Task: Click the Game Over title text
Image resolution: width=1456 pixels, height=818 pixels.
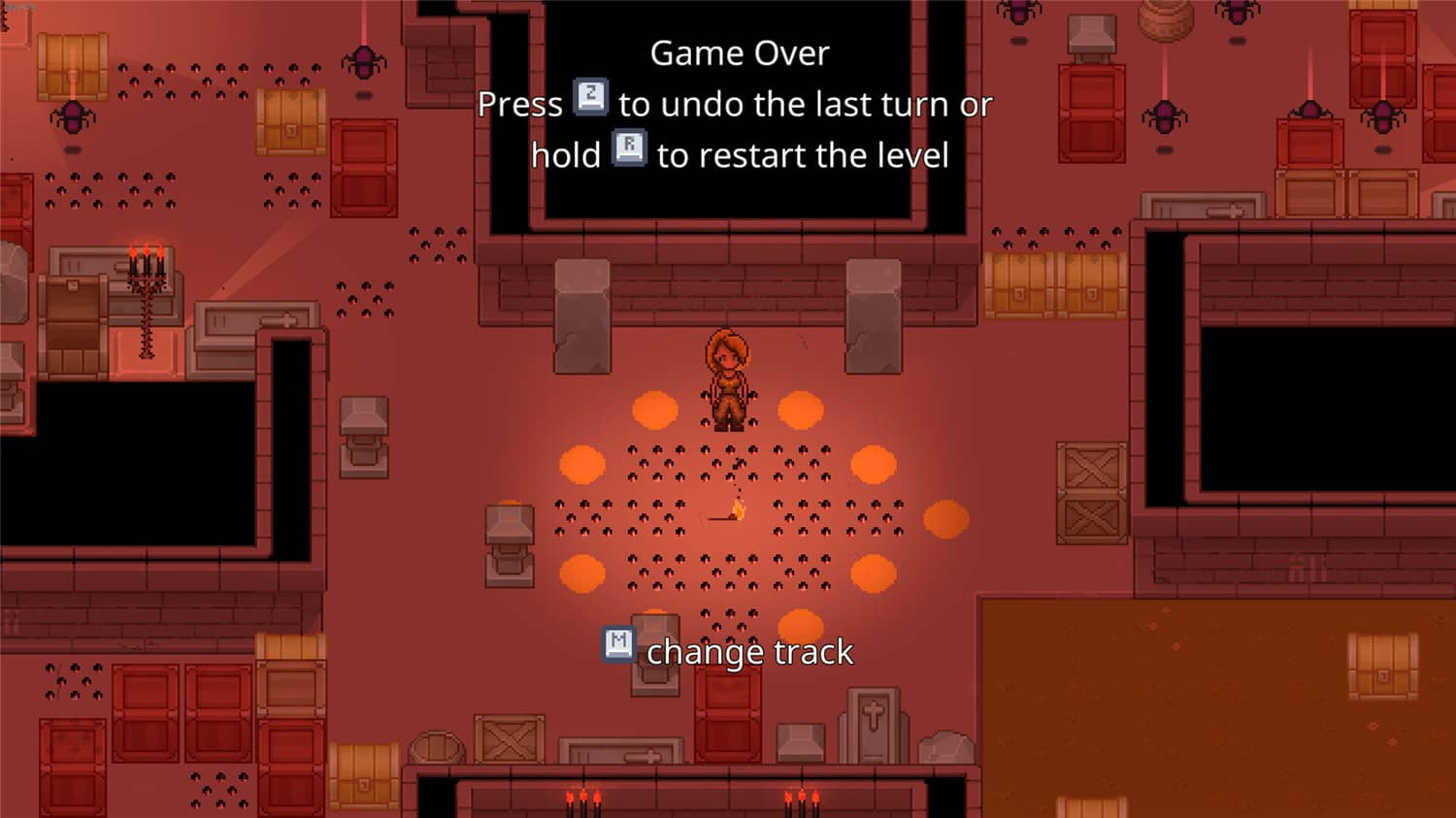Action: [740, 52]
